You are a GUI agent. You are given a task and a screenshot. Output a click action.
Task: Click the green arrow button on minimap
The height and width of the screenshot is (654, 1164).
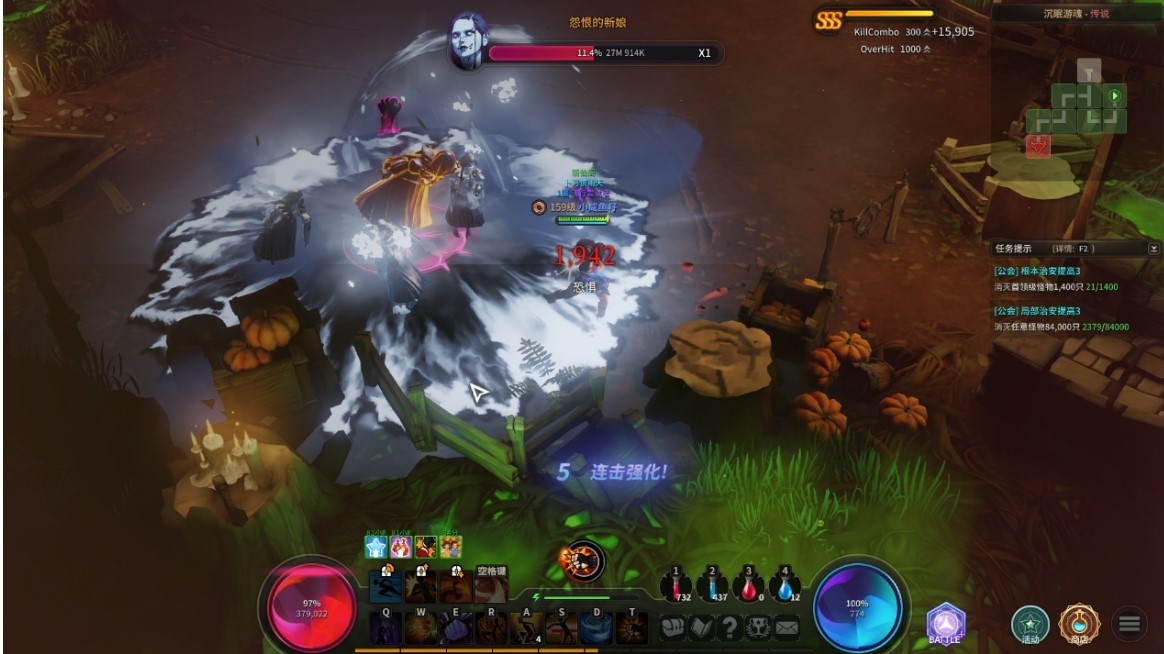tap(1114, 96)
